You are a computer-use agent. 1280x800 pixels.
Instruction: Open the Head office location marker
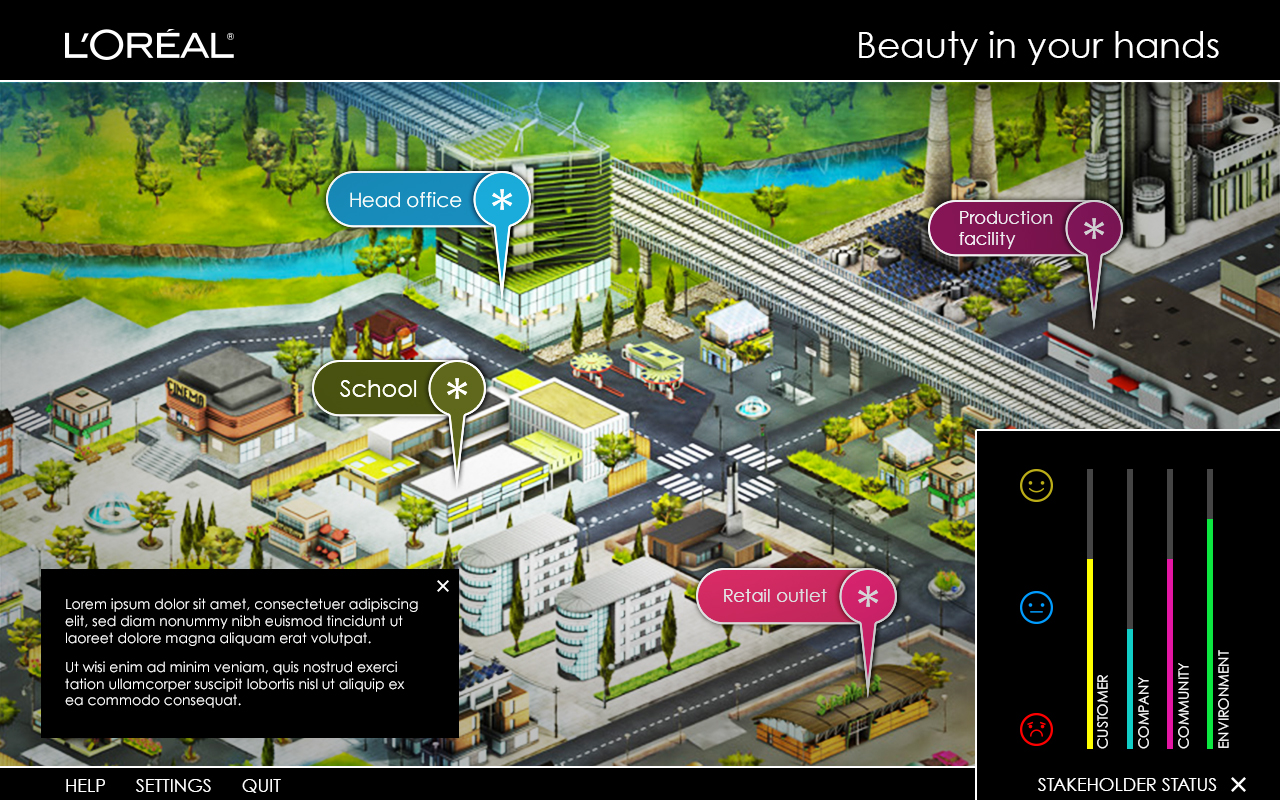pos(427,200)
